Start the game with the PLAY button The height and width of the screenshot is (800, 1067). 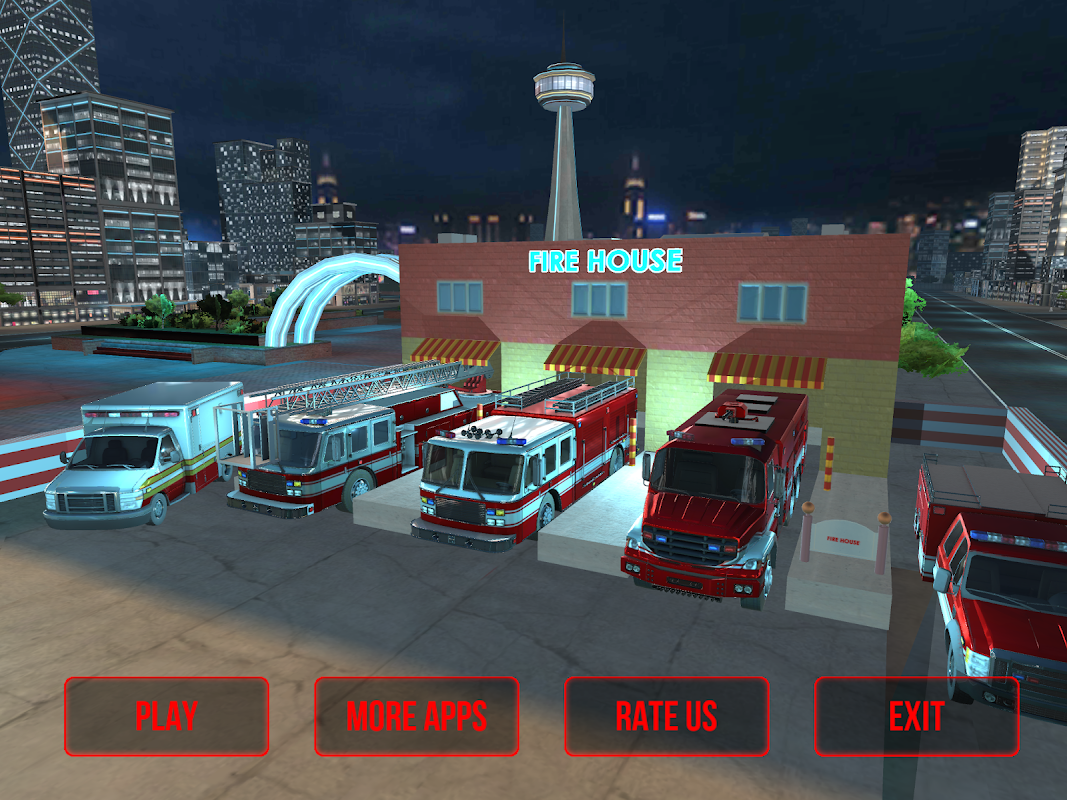pyautogui.click(x=167, y=716)
